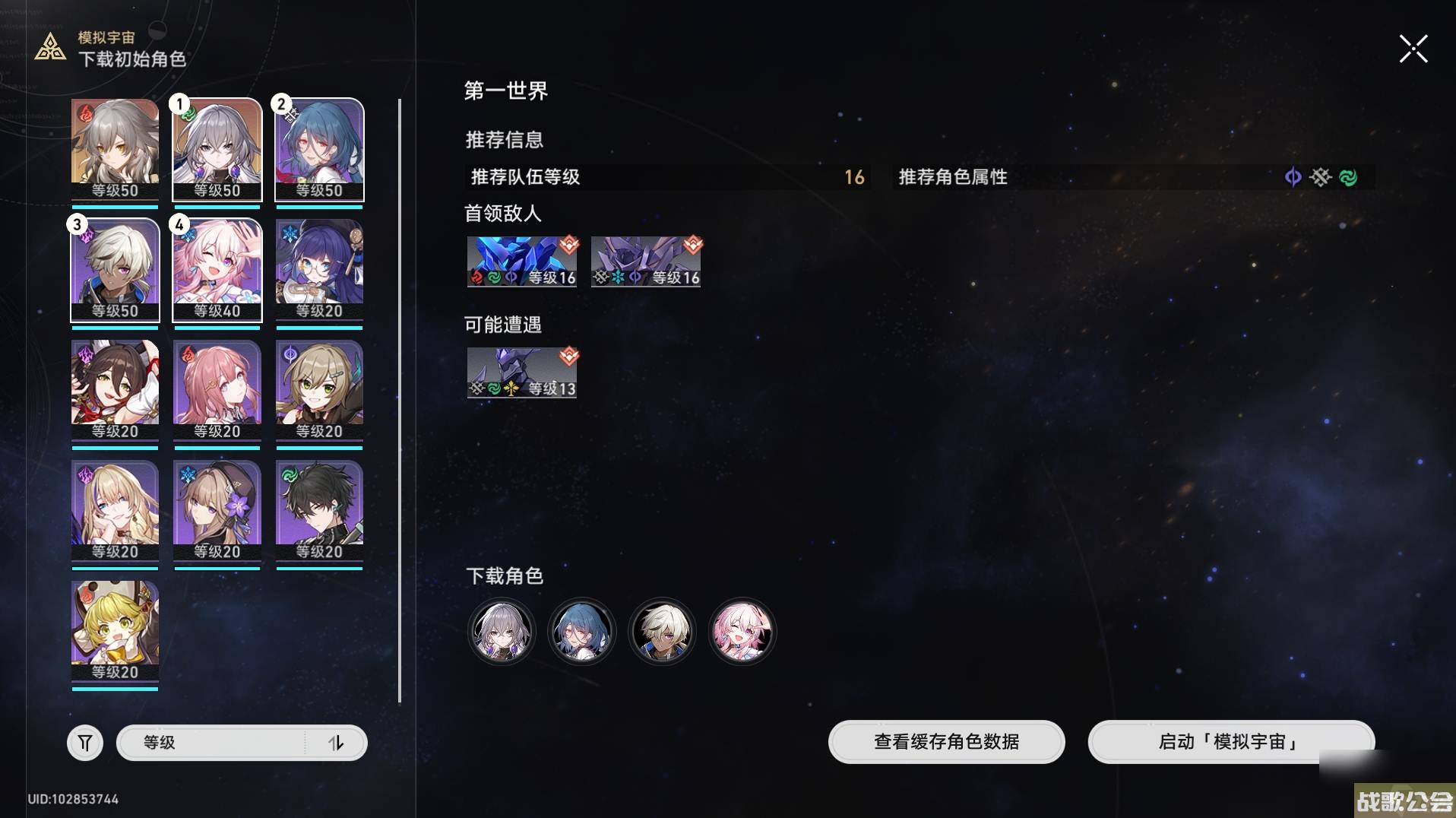Deselect March 7th marked with number 4
1456x818 pixels.
pos(217,270)
